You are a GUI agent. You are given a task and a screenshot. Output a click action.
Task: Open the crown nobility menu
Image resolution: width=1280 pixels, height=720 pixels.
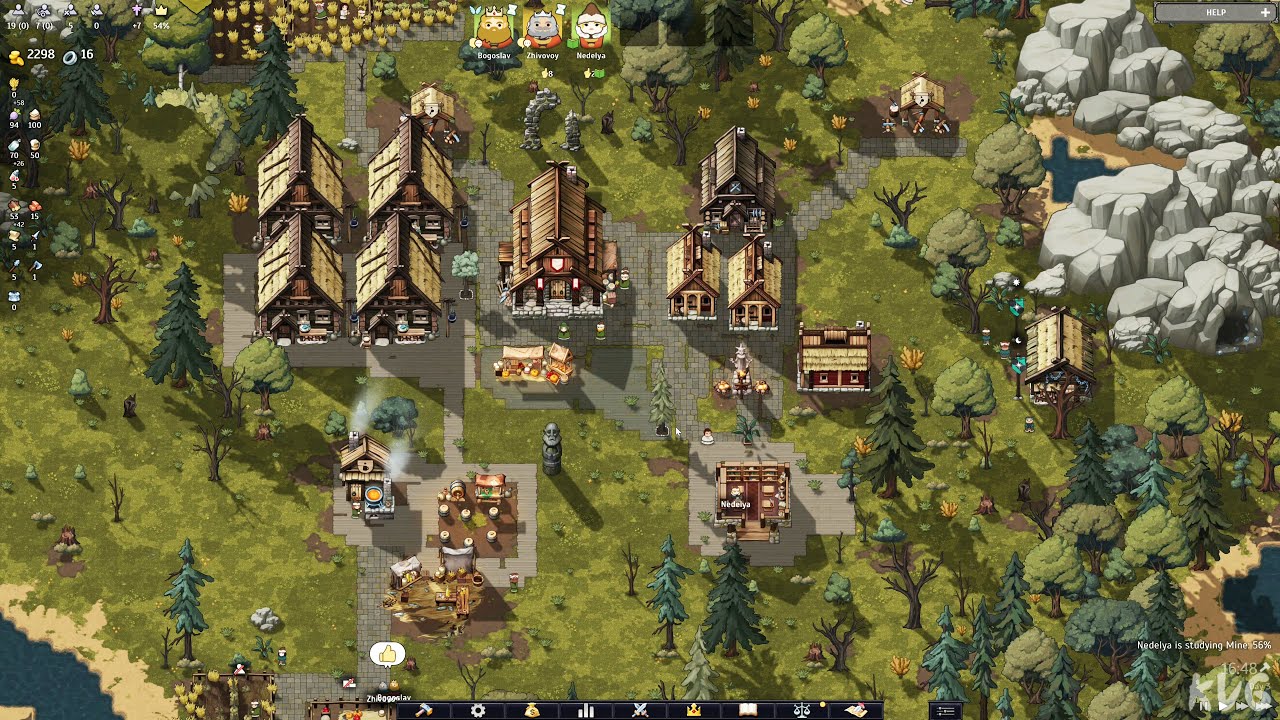pos(693,710)
